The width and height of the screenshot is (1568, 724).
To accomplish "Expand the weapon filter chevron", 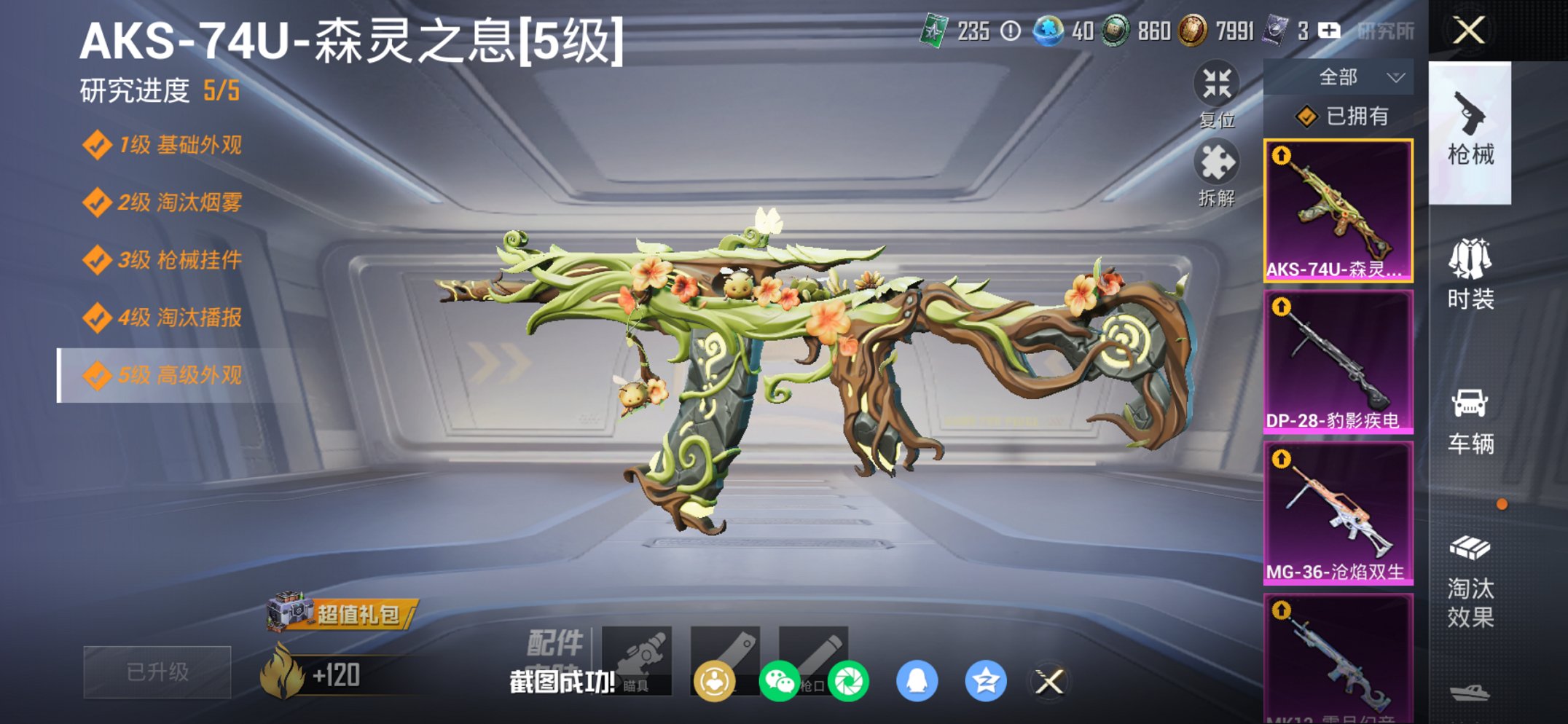I will (1396, 76).
